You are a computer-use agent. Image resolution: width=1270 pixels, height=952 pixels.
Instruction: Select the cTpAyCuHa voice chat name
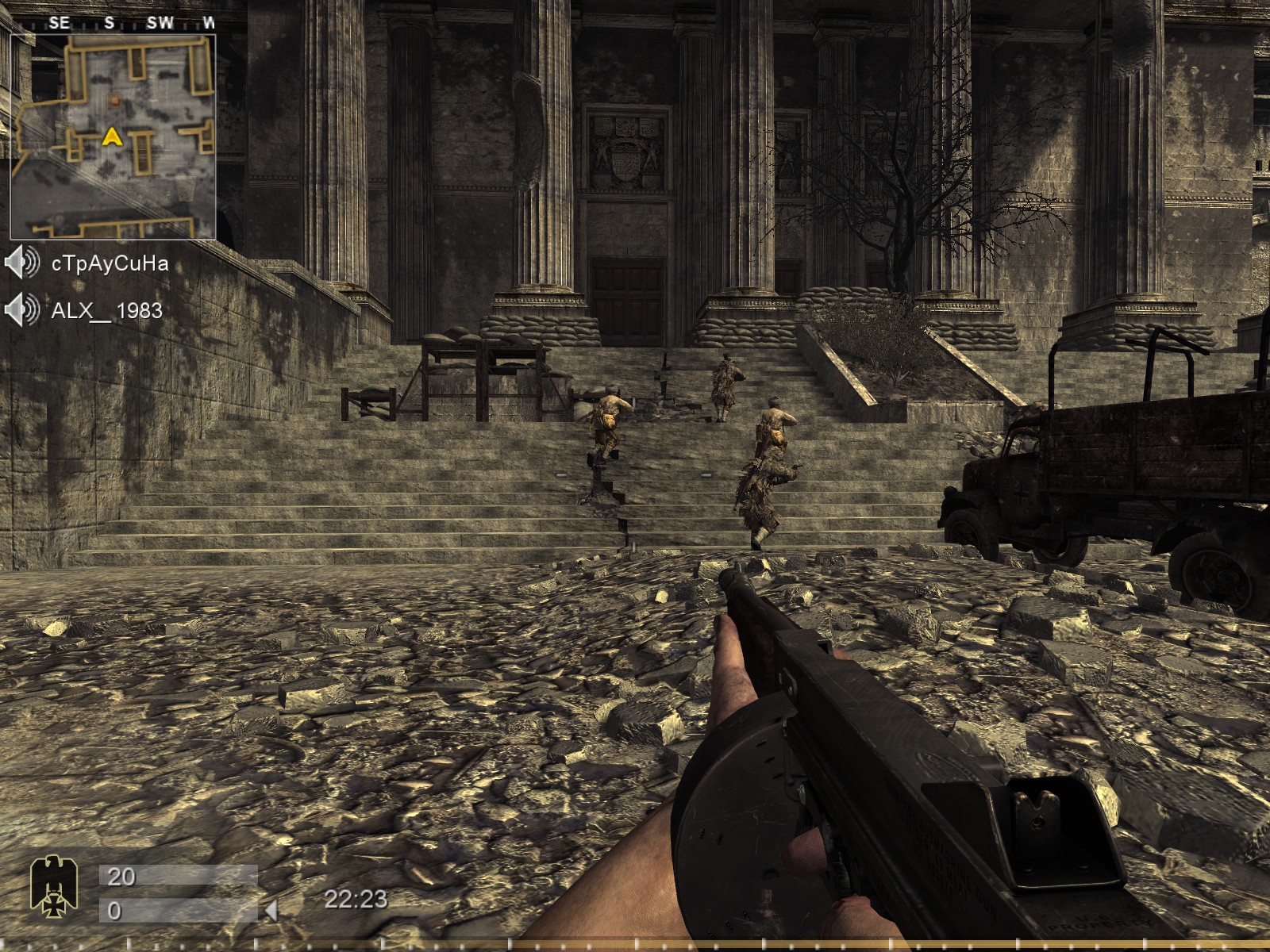tap(110, 263)
